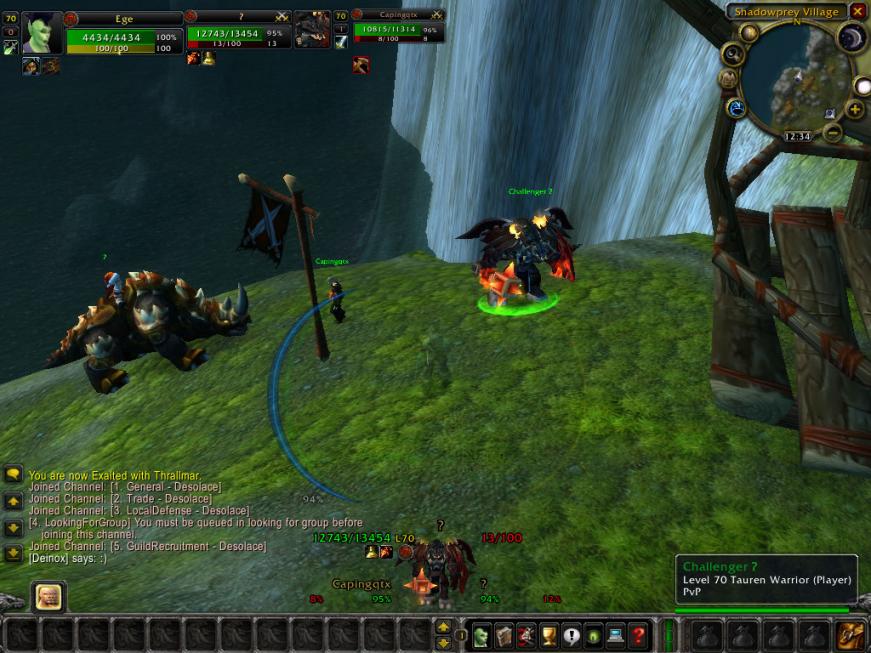871x653 pixels.
Task: Select the Capingqtx target-of-target frame
Action: (396, 29)
